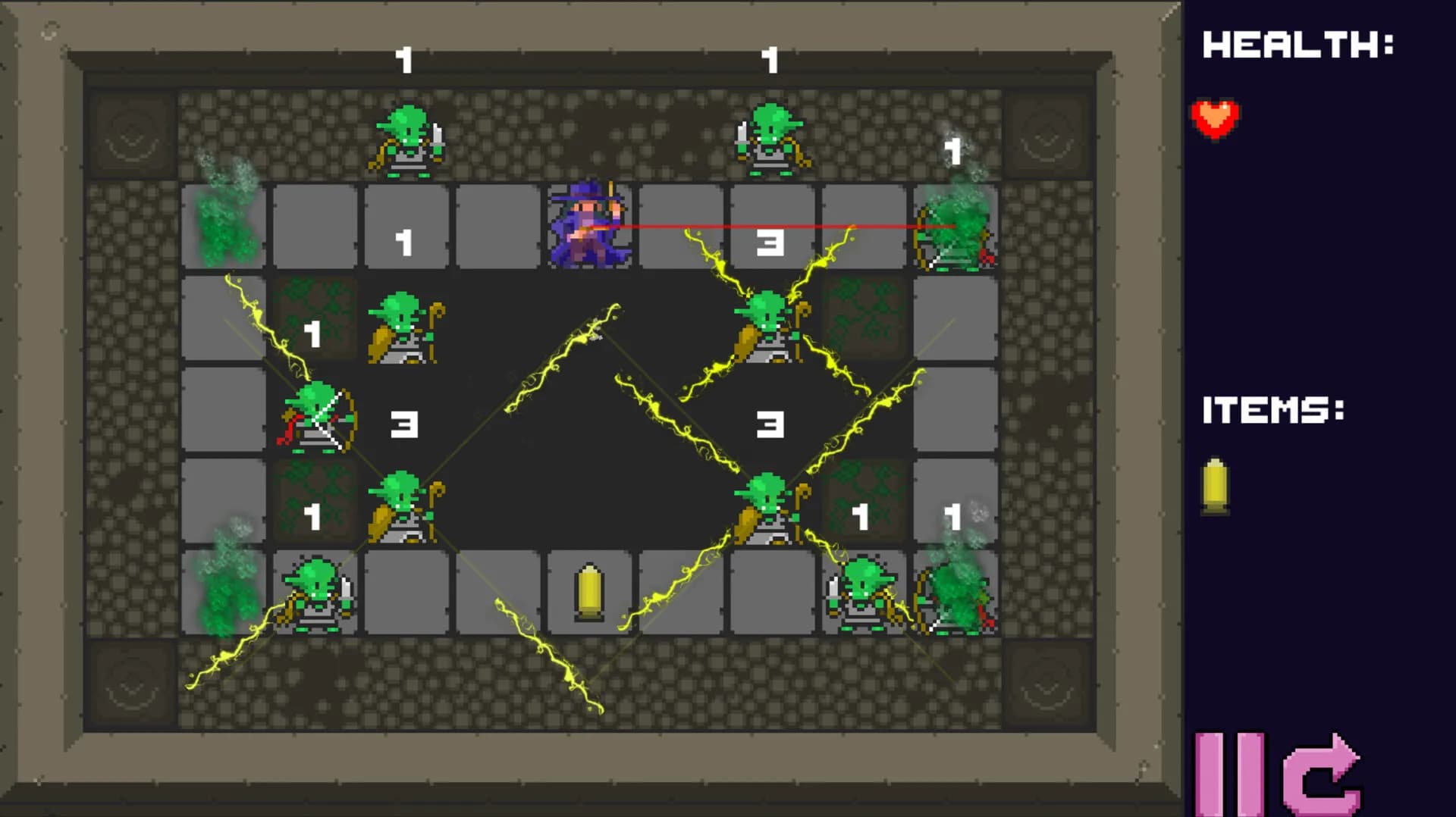This screenshot has height=817, width=1456.
Task: Select the tile showing the number 1 top left
Action: [x=406, y=239]
